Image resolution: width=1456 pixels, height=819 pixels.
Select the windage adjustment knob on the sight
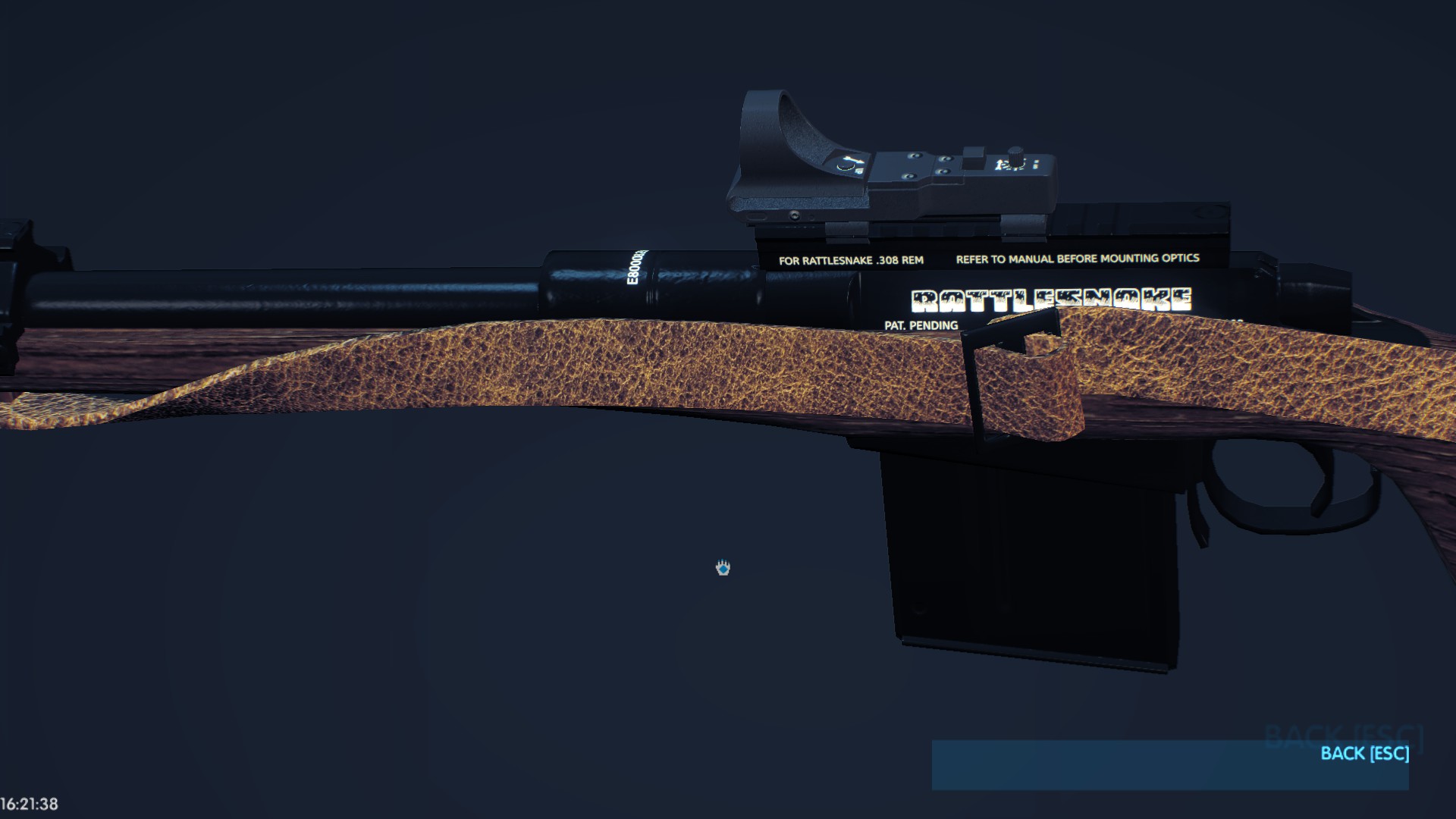coord(1016,152)
